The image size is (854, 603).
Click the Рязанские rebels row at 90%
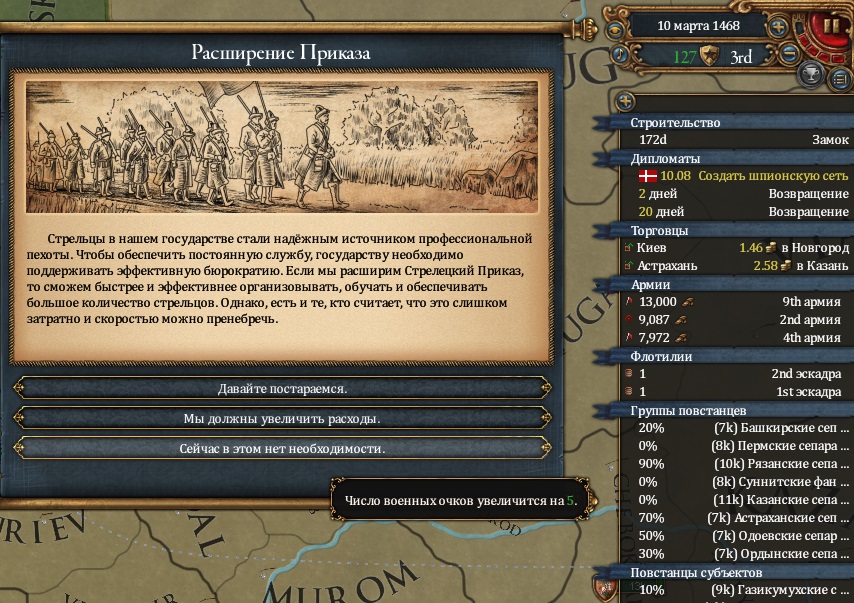pyautogui.click(x=736, y=463)
